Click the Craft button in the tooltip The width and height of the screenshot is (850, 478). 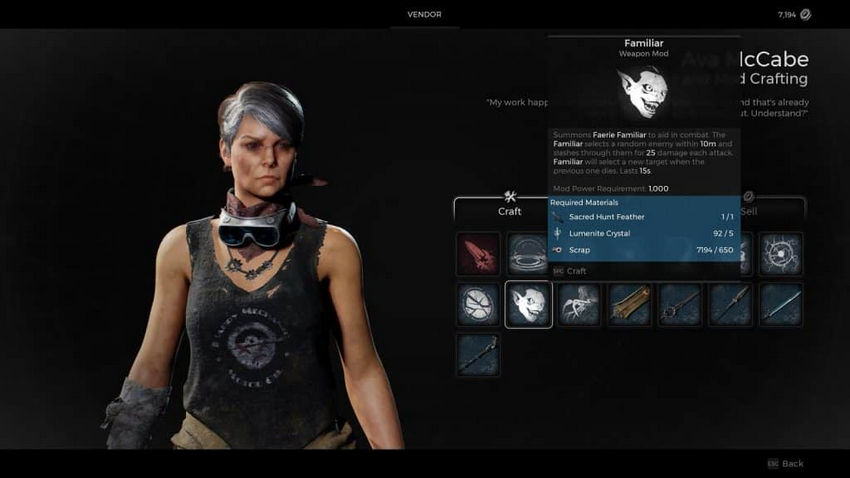[576, 271]
